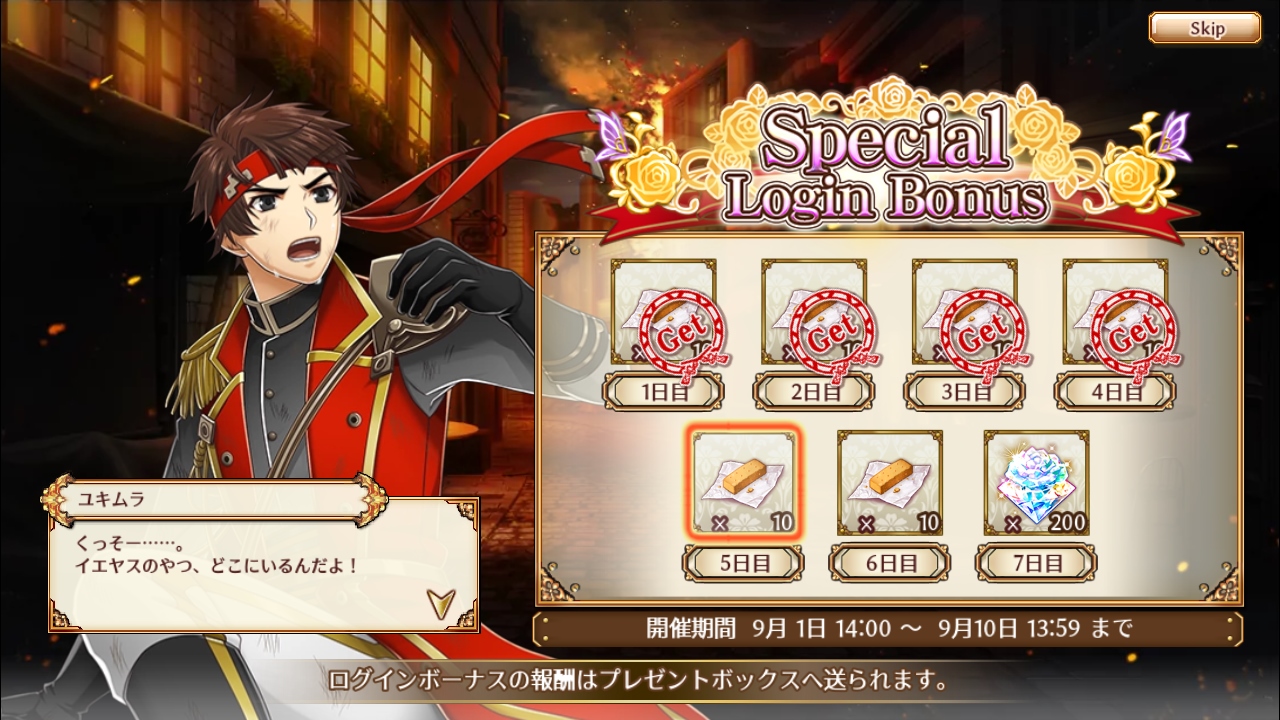Click the claimed day 3 reward

tap(965, 312)
